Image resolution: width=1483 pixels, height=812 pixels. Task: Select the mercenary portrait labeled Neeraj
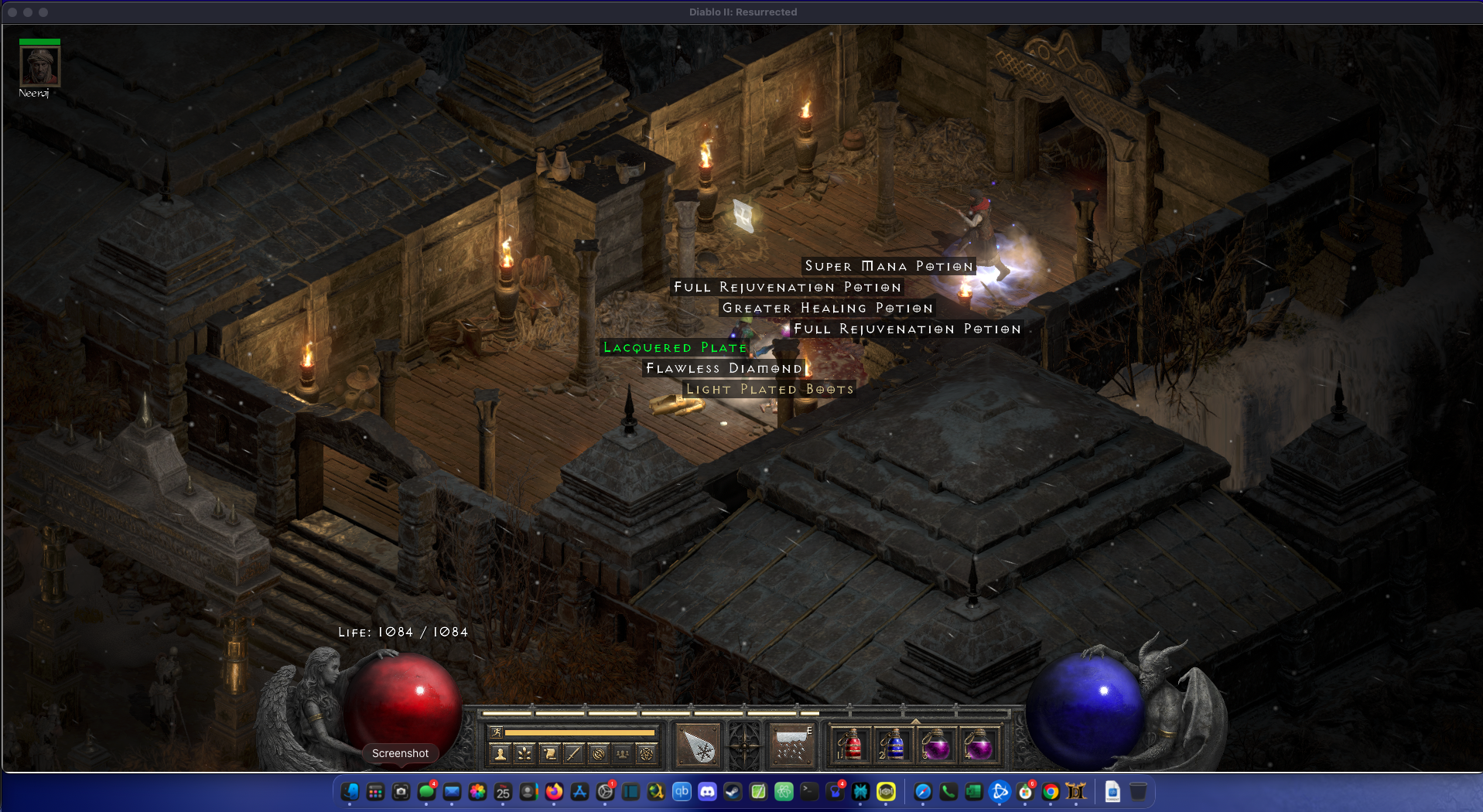tap(39, 67)
